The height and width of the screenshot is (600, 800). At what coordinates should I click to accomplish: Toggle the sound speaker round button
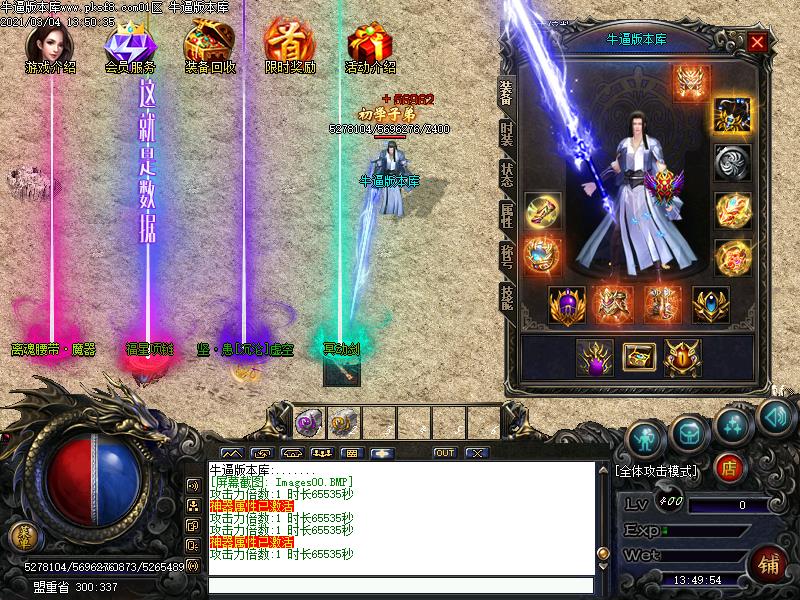click(x=775, y=414)
